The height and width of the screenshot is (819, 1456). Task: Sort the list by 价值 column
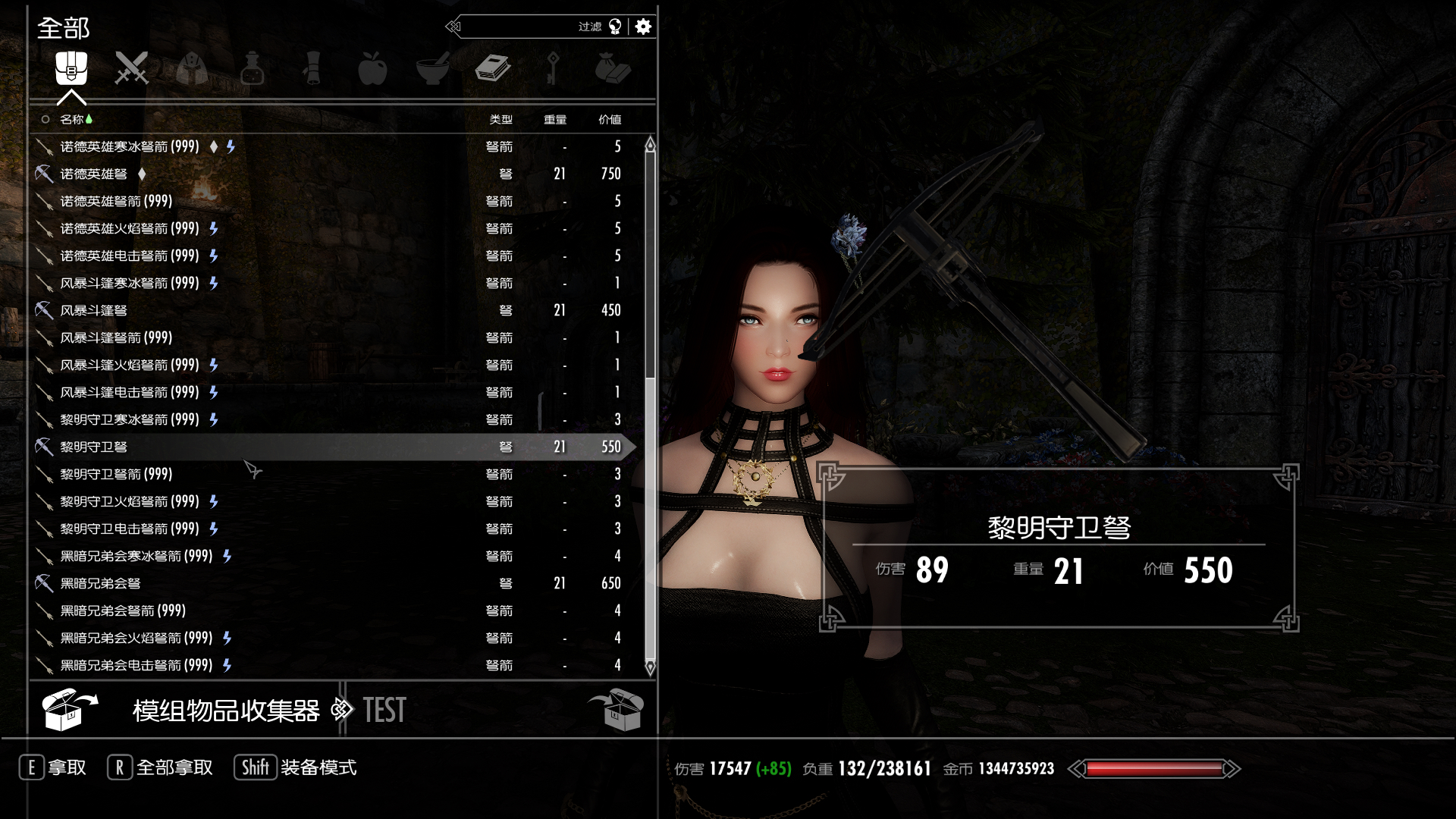pos(610,119)
